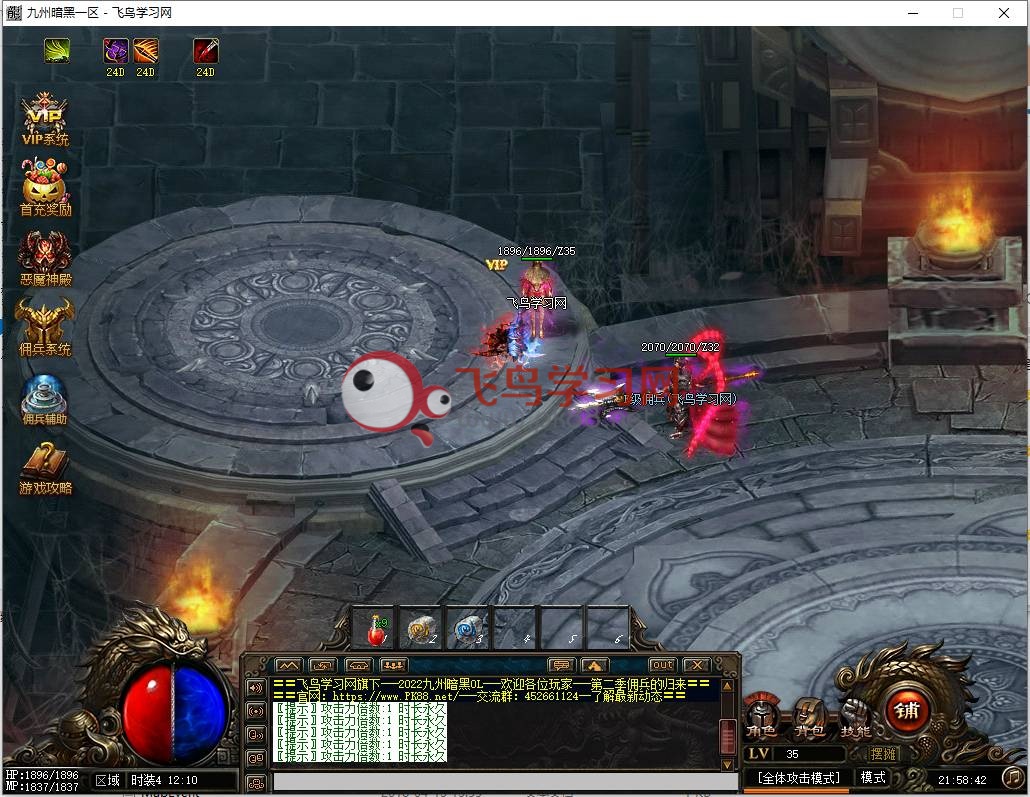Maximize the game window

pyautogui.click(x=958, y=13)
